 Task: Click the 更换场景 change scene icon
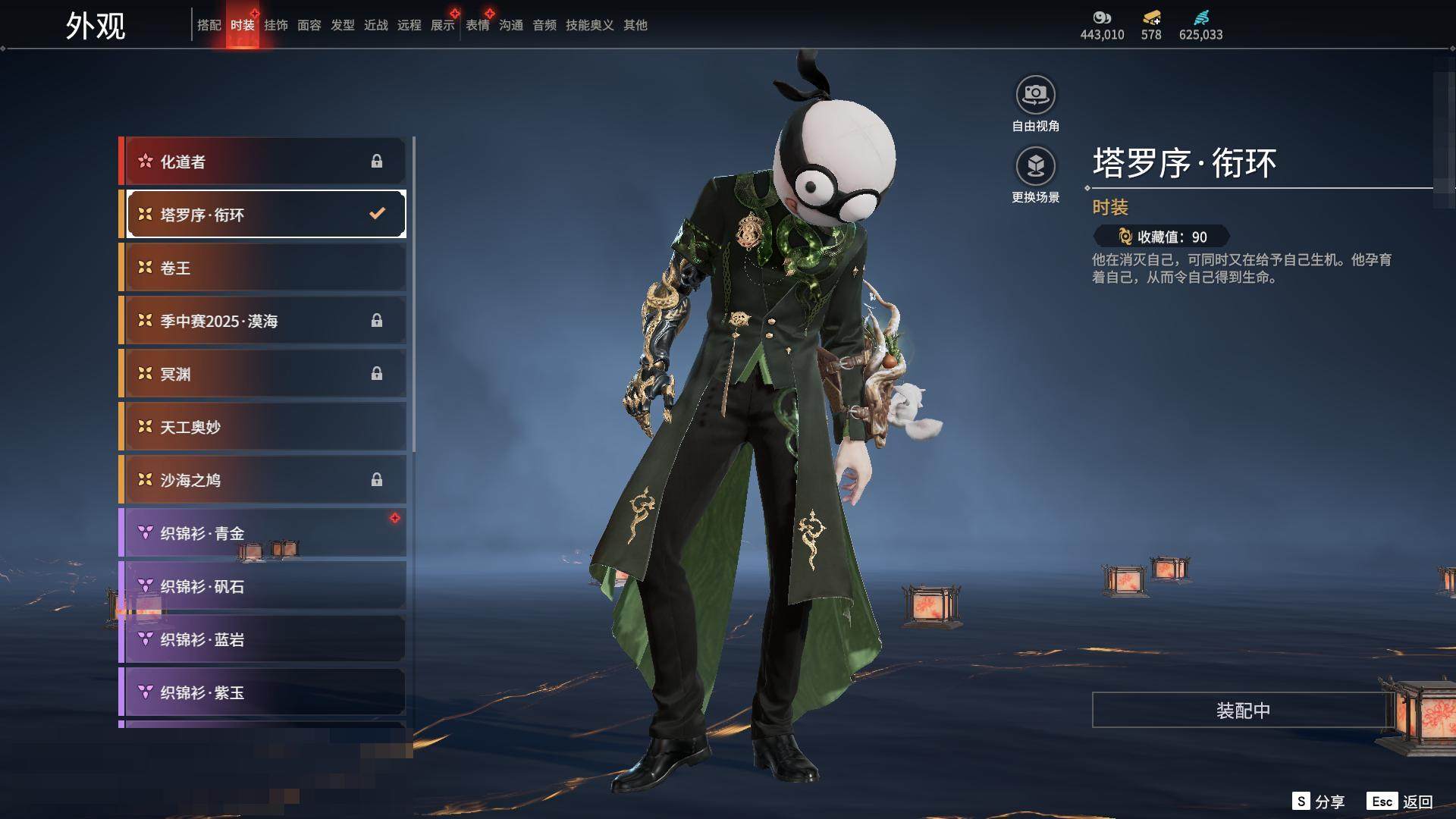coord(1035,166)
